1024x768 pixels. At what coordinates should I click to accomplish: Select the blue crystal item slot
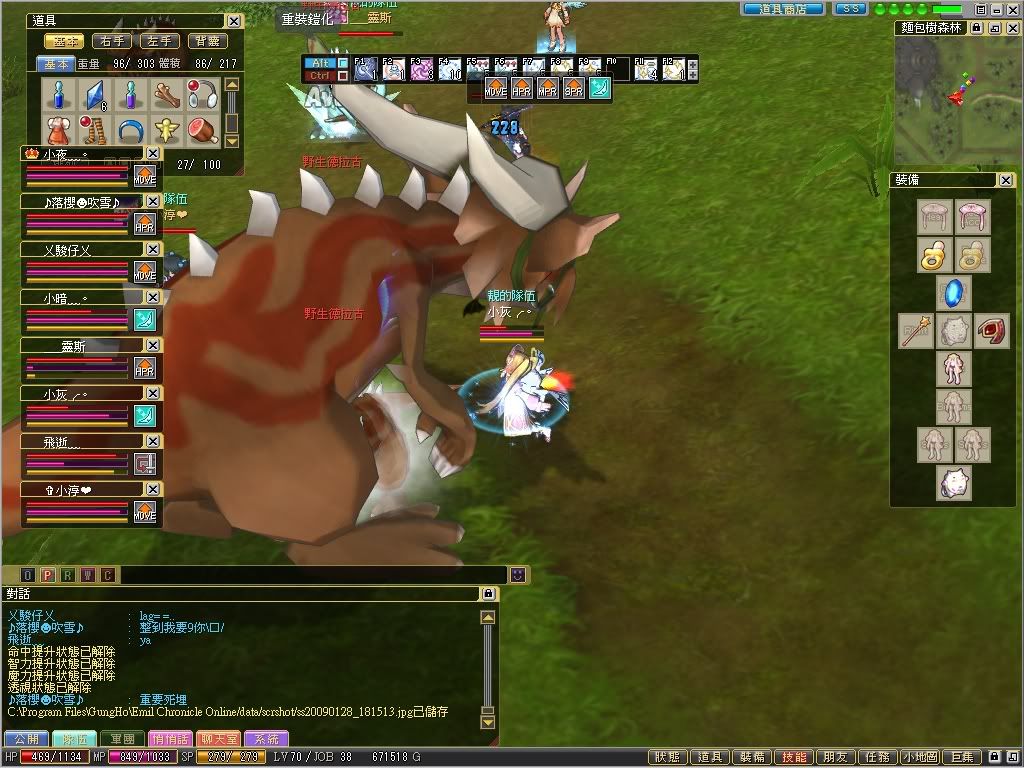[93, 94]
